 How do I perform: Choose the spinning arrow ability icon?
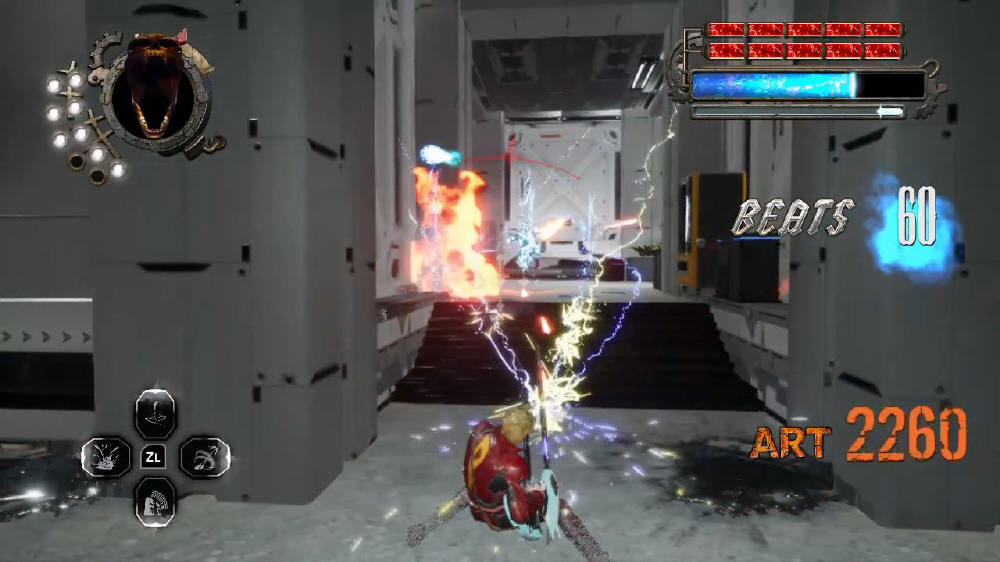click(205, 458)
